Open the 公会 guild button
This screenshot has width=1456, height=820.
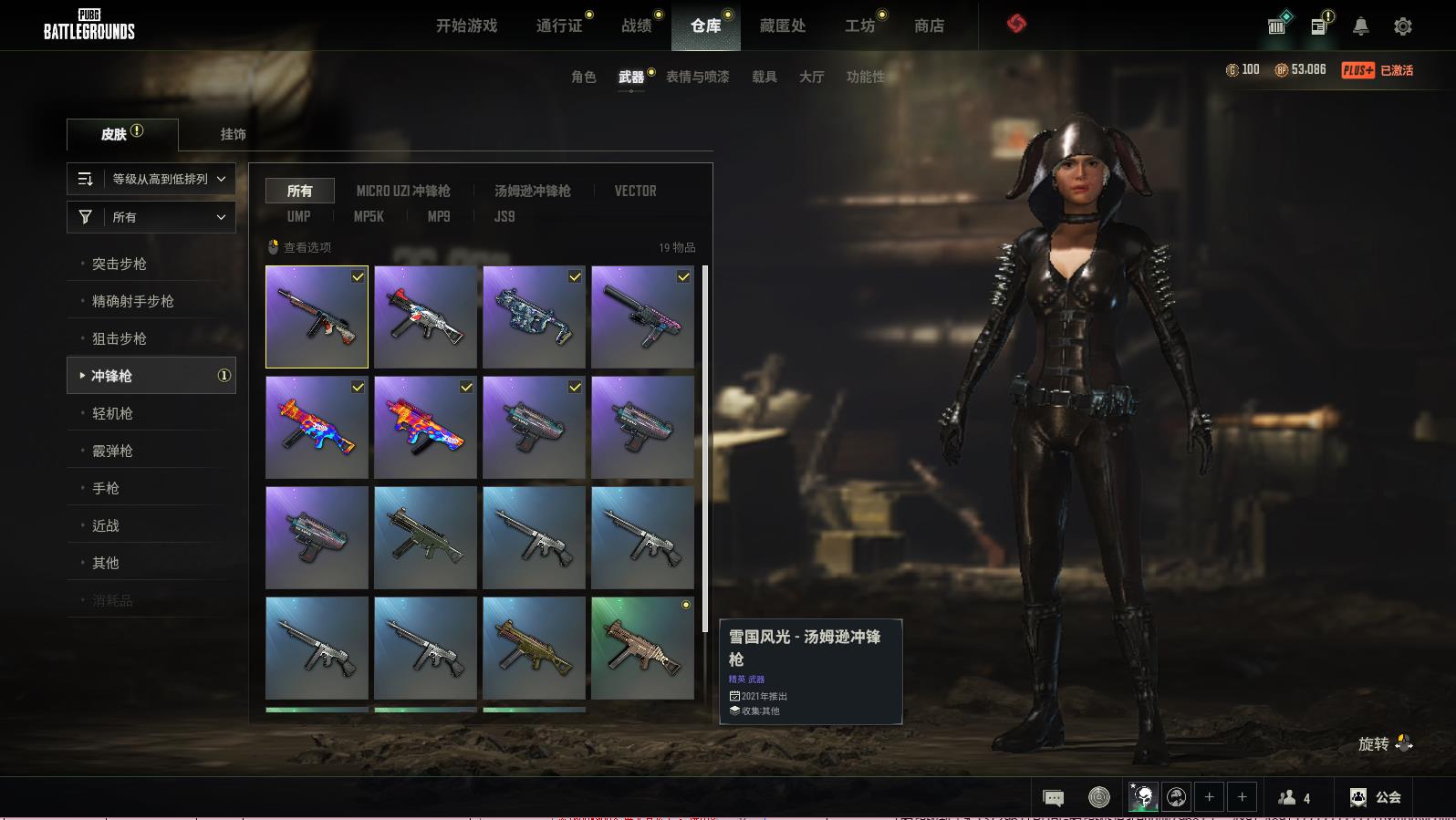click(1376, 797)
